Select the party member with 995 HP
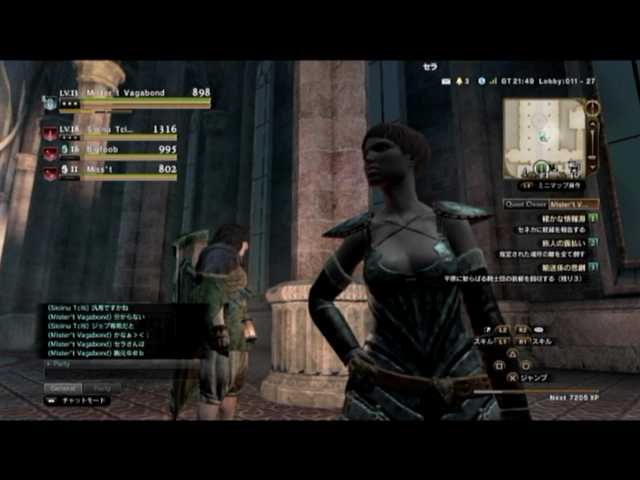 [x=110, y=151]
